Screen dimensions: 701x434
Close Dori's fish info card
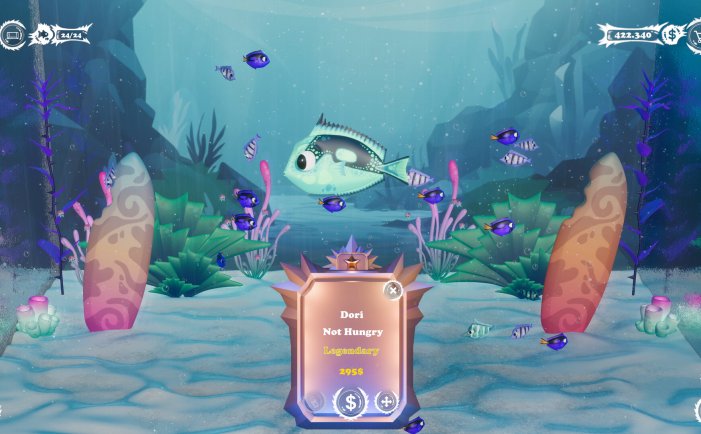coord(393,290)
